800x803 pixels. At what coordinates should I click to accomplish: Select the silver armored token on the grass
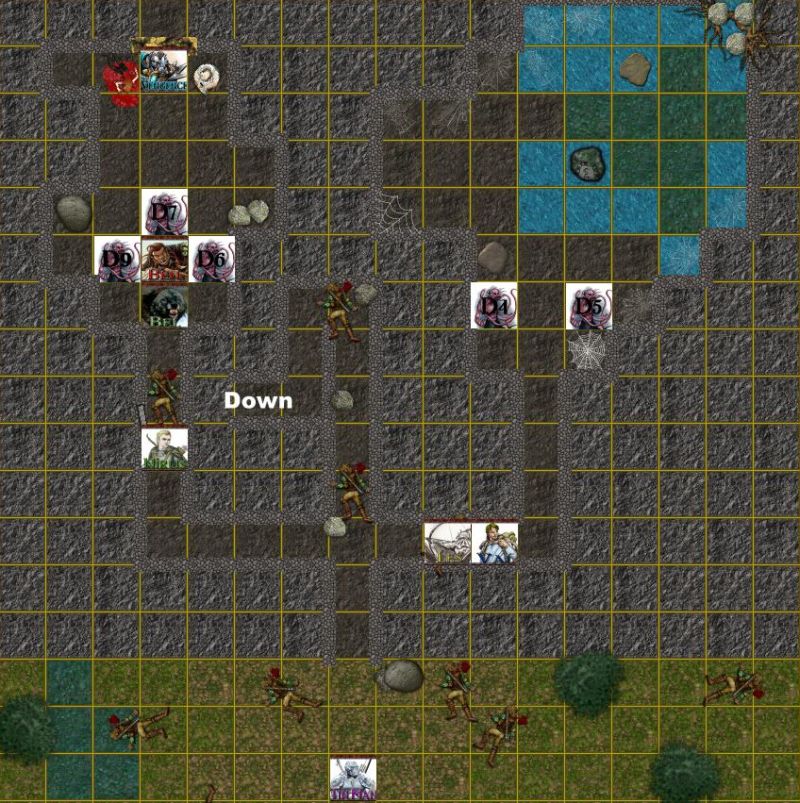click(x=353, y=778)
